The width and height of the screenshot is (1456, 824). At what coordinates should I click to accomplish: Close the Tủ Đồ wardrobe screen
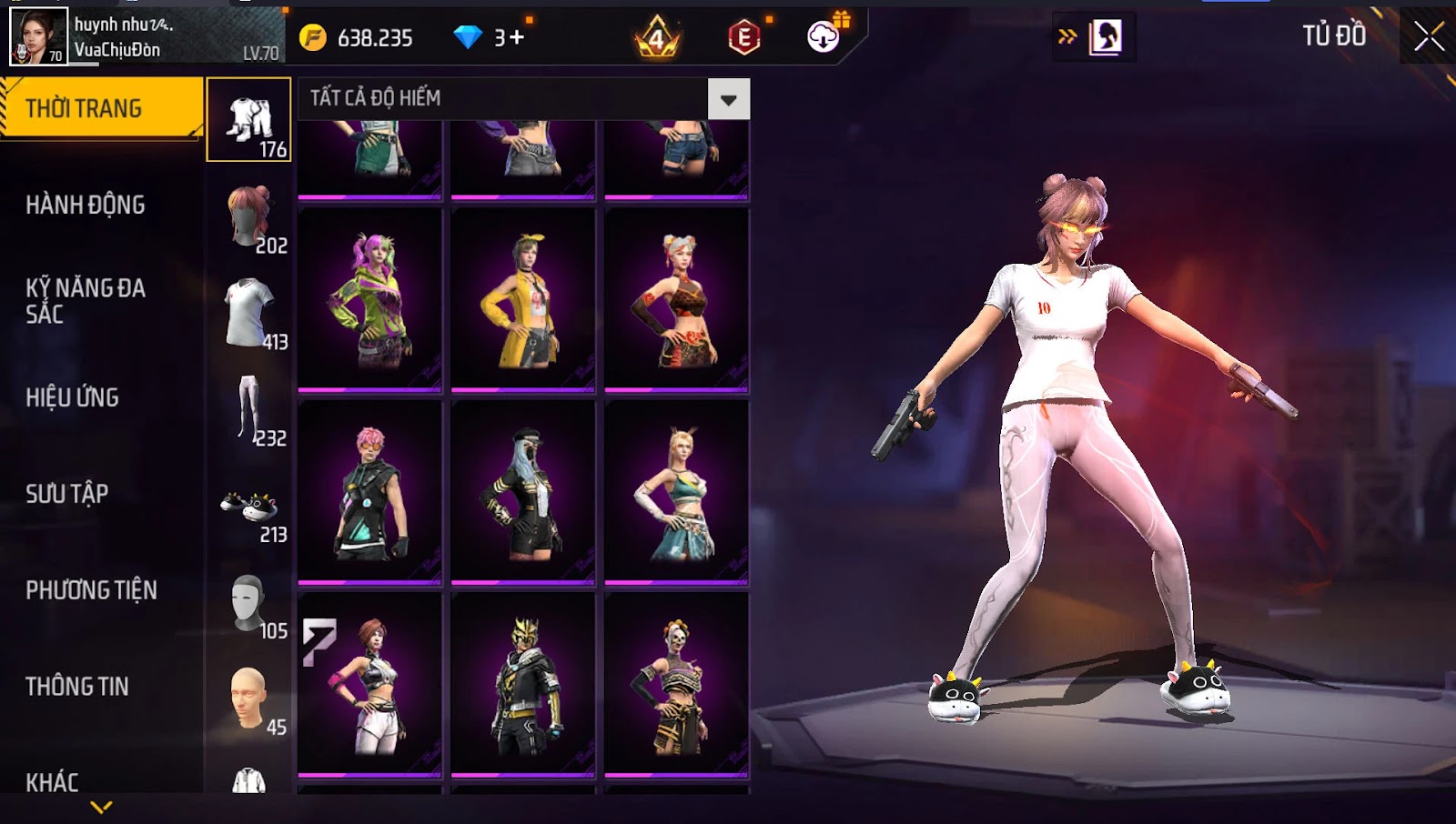click(x=1429, y=36)
